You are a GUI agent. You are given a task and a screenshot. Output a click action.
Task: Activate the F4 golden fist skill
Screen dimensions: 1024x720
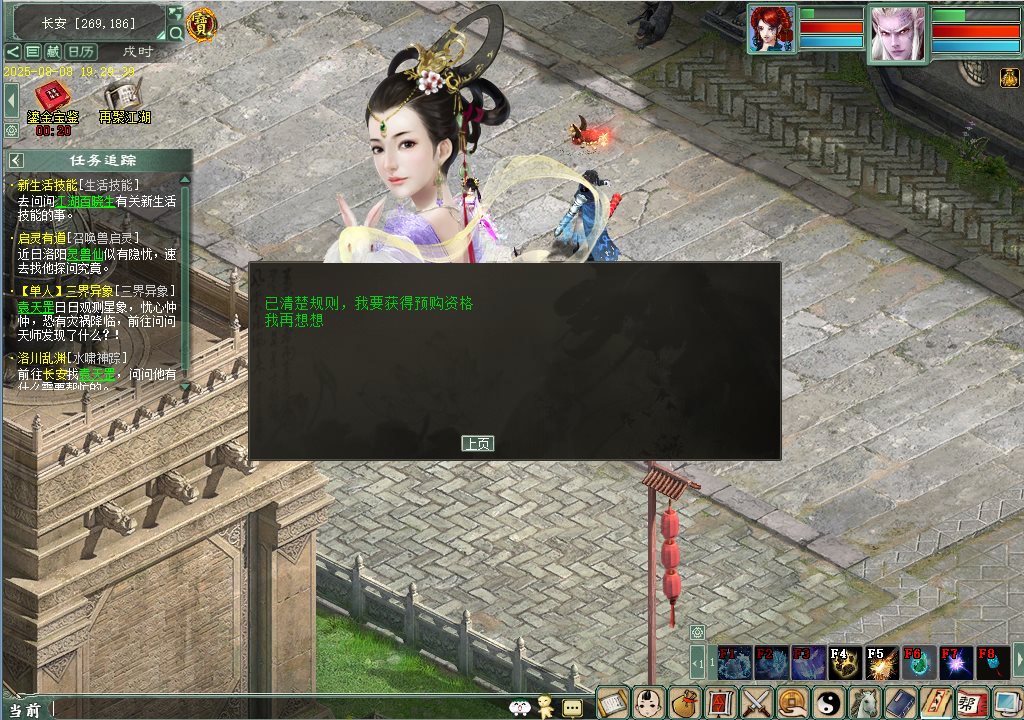(844, 663)
